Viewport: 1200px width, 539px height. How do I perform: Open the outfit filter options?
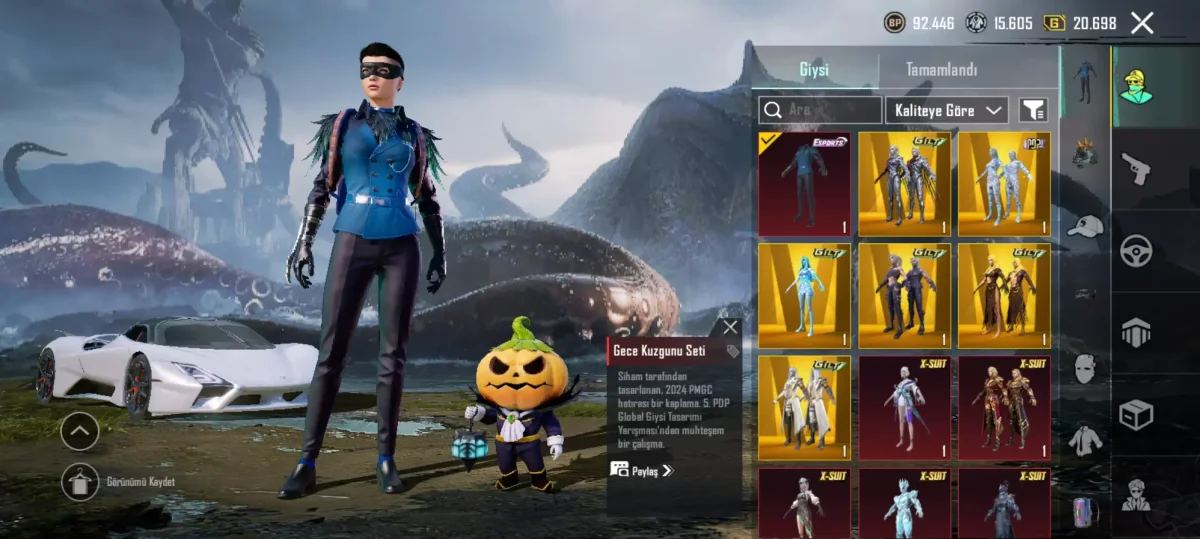click(x=1033, y=110)
